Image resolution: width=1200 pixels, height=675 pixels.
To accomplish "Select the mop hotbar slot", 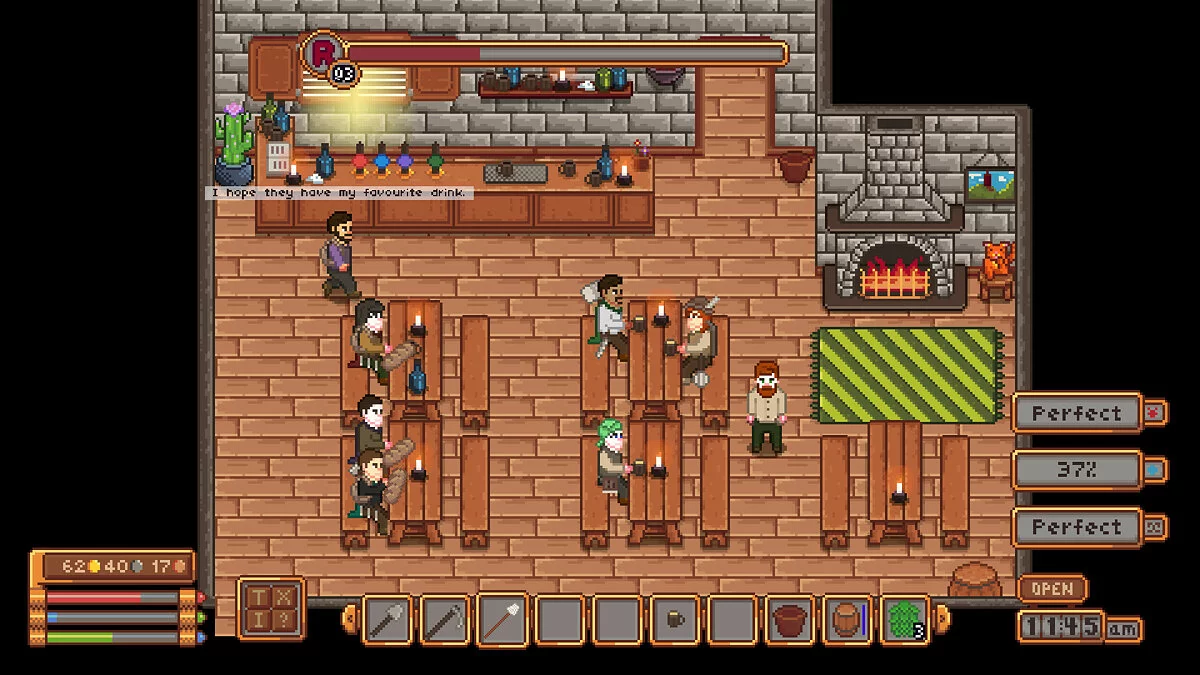I will coord(503,619).
